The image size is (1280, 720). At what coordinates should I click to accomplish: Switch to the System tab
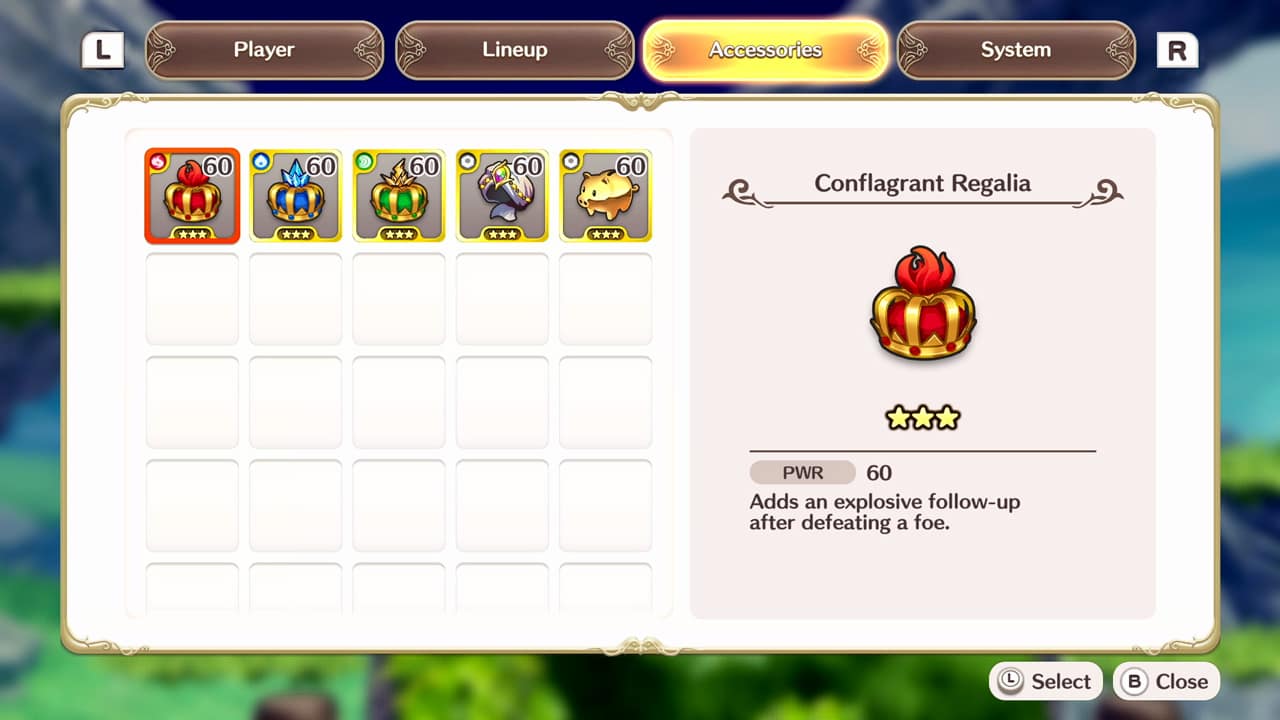pyautogui.click(x=1015, y=49)
